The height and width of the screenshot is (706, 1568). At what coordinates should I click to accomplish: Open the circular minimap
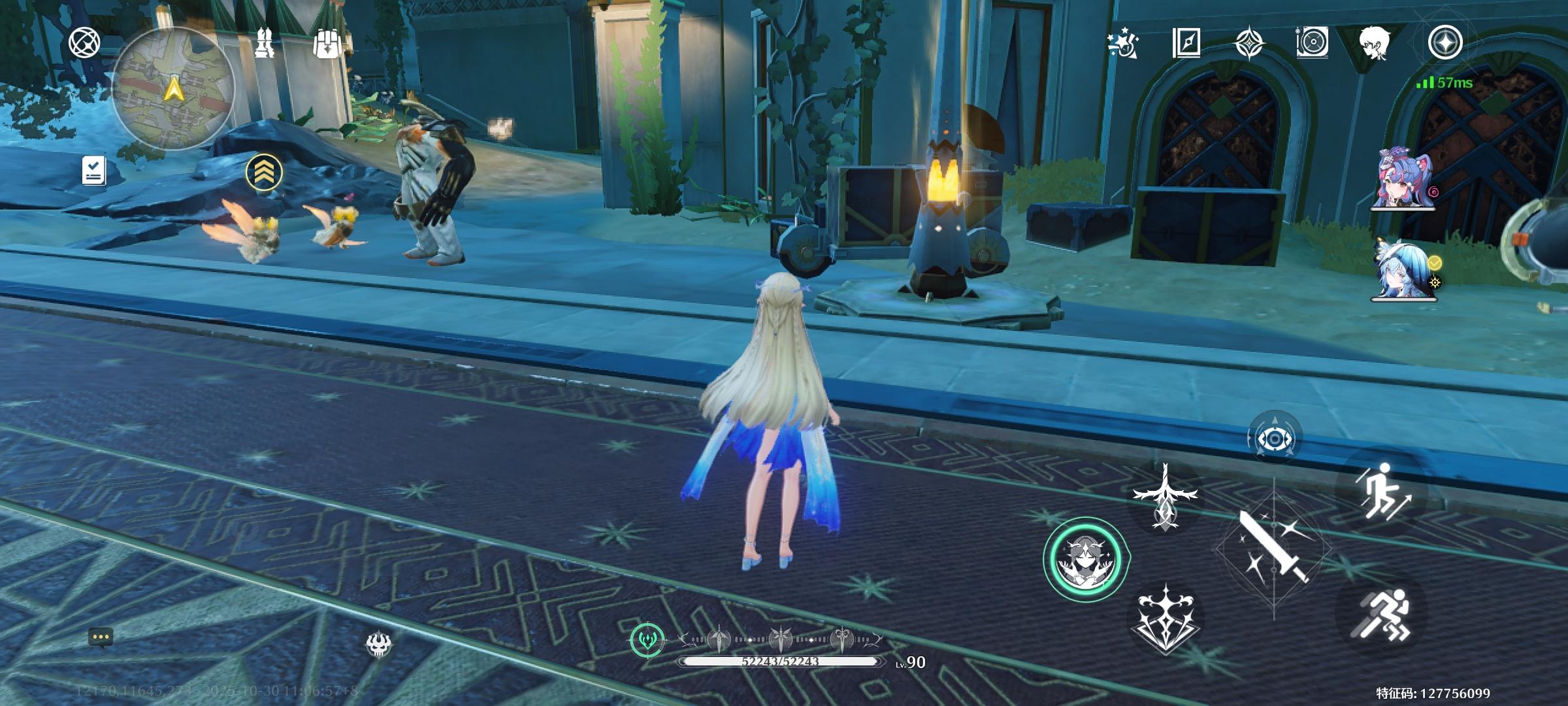(x=173, y=88)
